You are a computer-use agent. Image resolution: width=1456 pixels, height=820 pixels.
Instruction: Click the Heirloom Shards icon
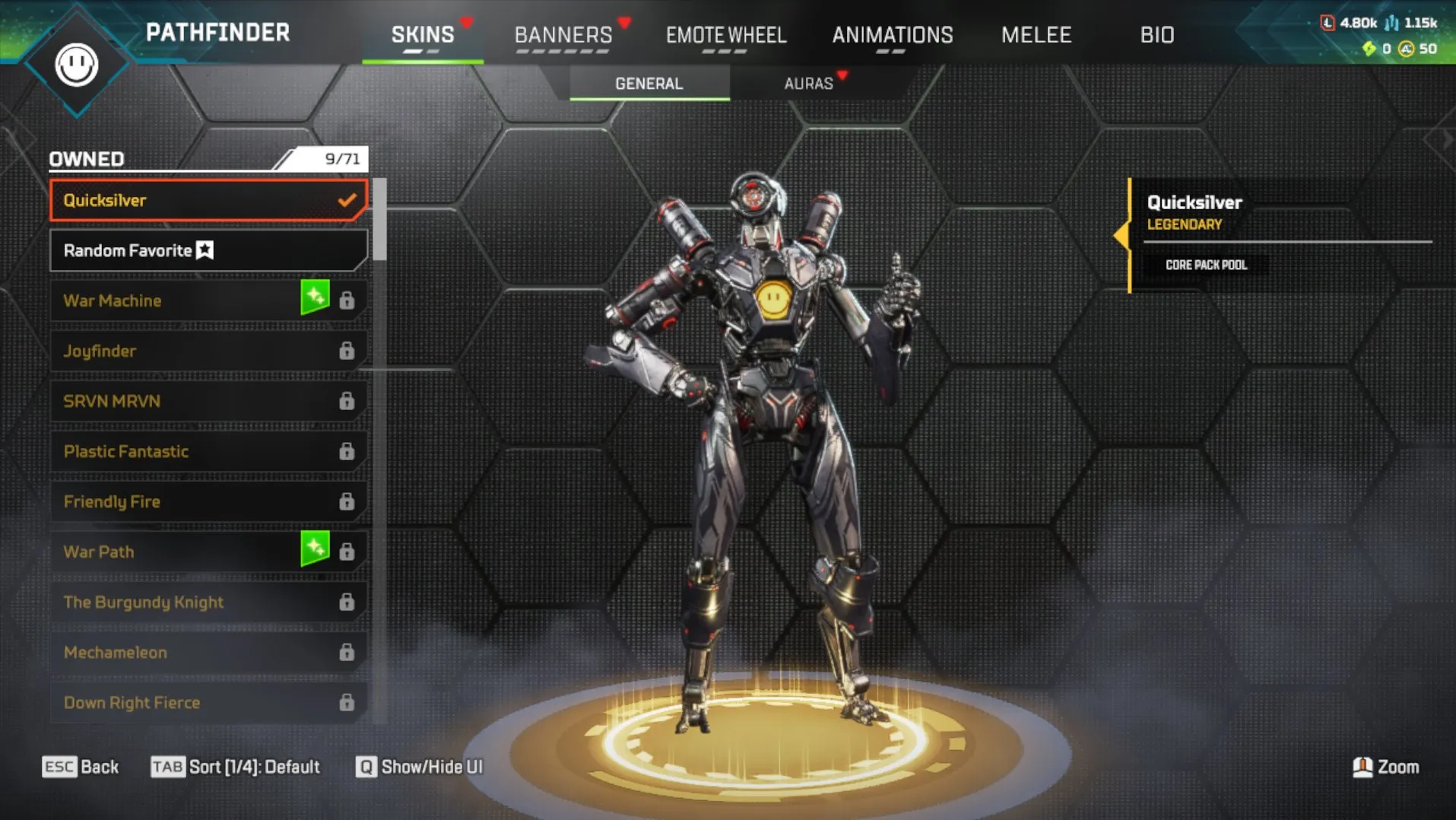[1369, 50]
